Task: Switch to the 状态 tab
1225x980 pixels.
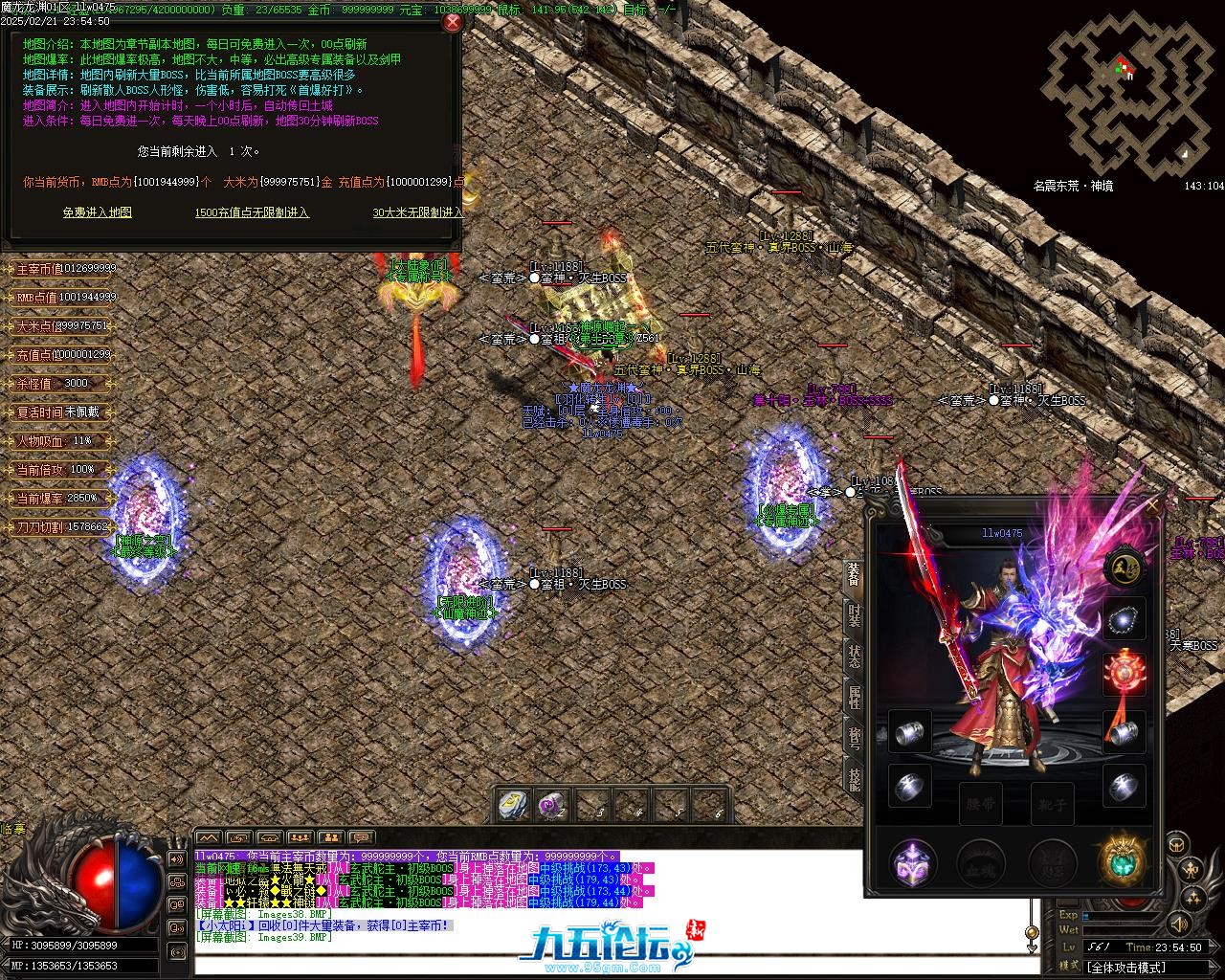Action: [854, 657]
